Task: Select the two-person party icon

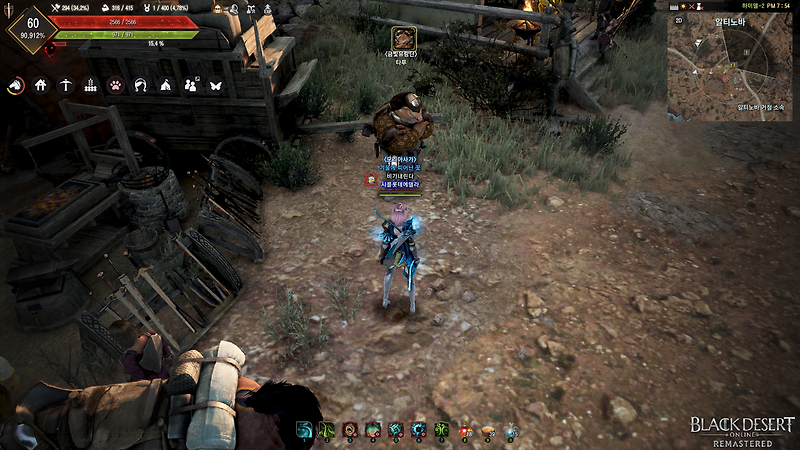Action: [x=191, y=86]
